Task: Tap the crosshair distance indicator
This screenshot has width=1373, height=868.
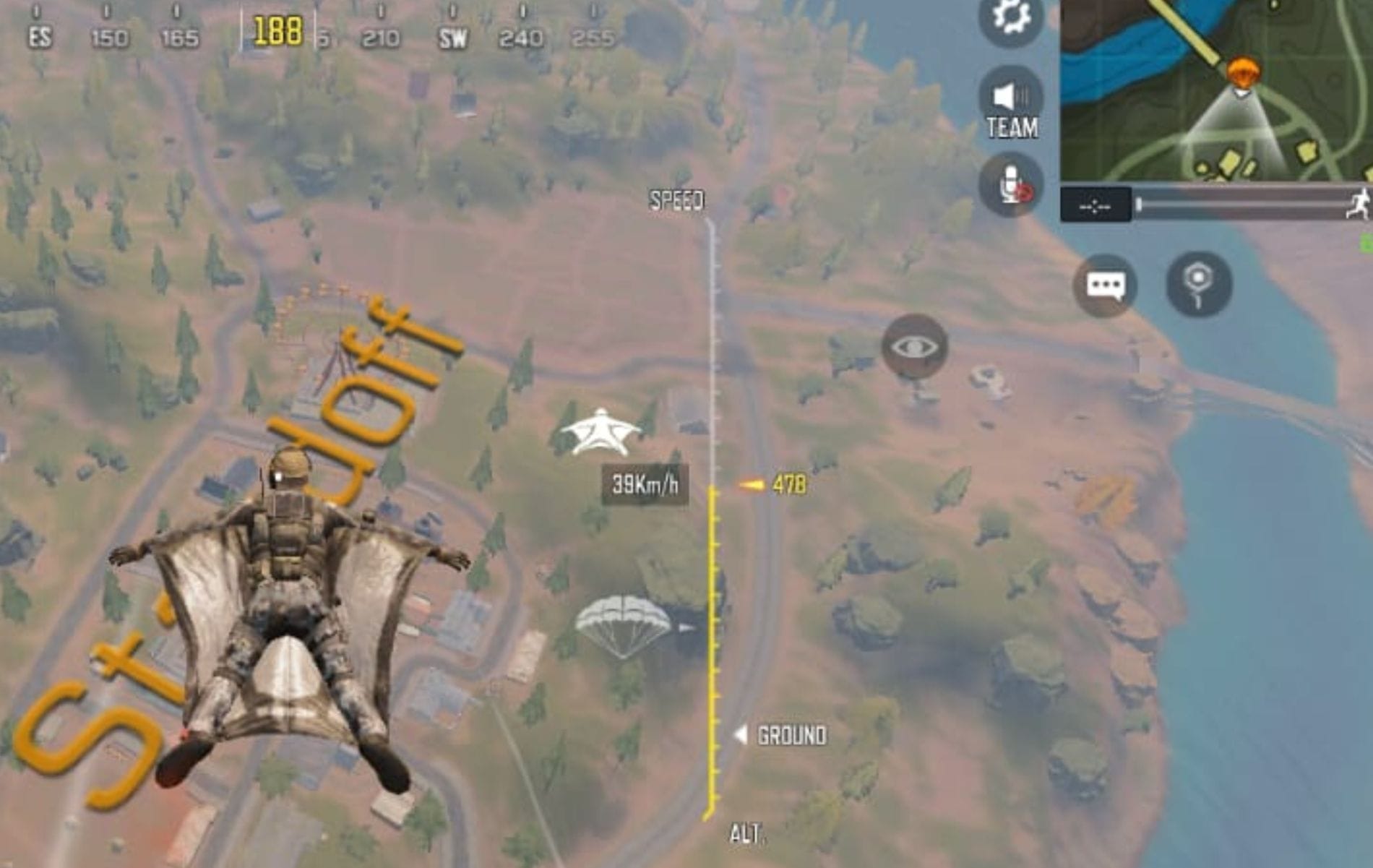Action: click(1095, 206)
